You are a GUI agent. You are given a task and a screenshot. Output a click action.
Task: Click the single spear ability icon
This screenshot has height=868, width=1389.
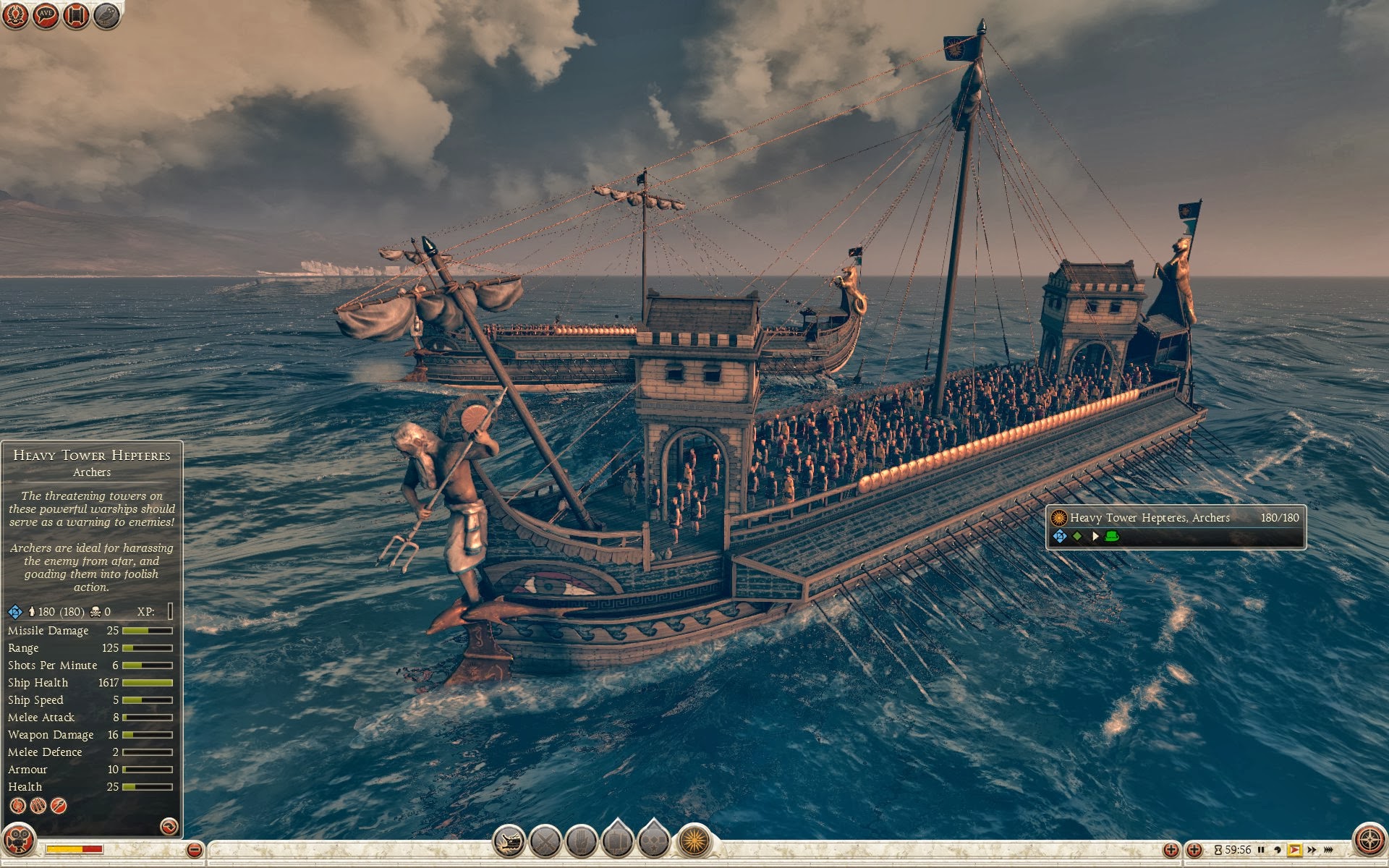coord(59,806)
